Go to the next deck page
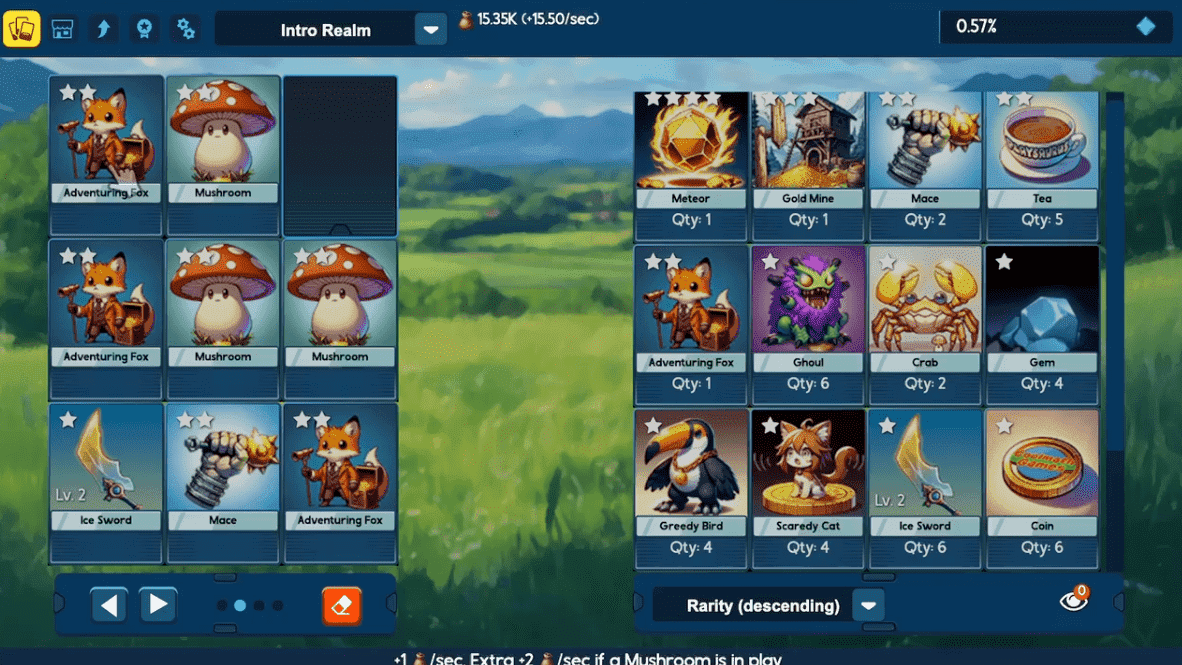 click(158, 605)
